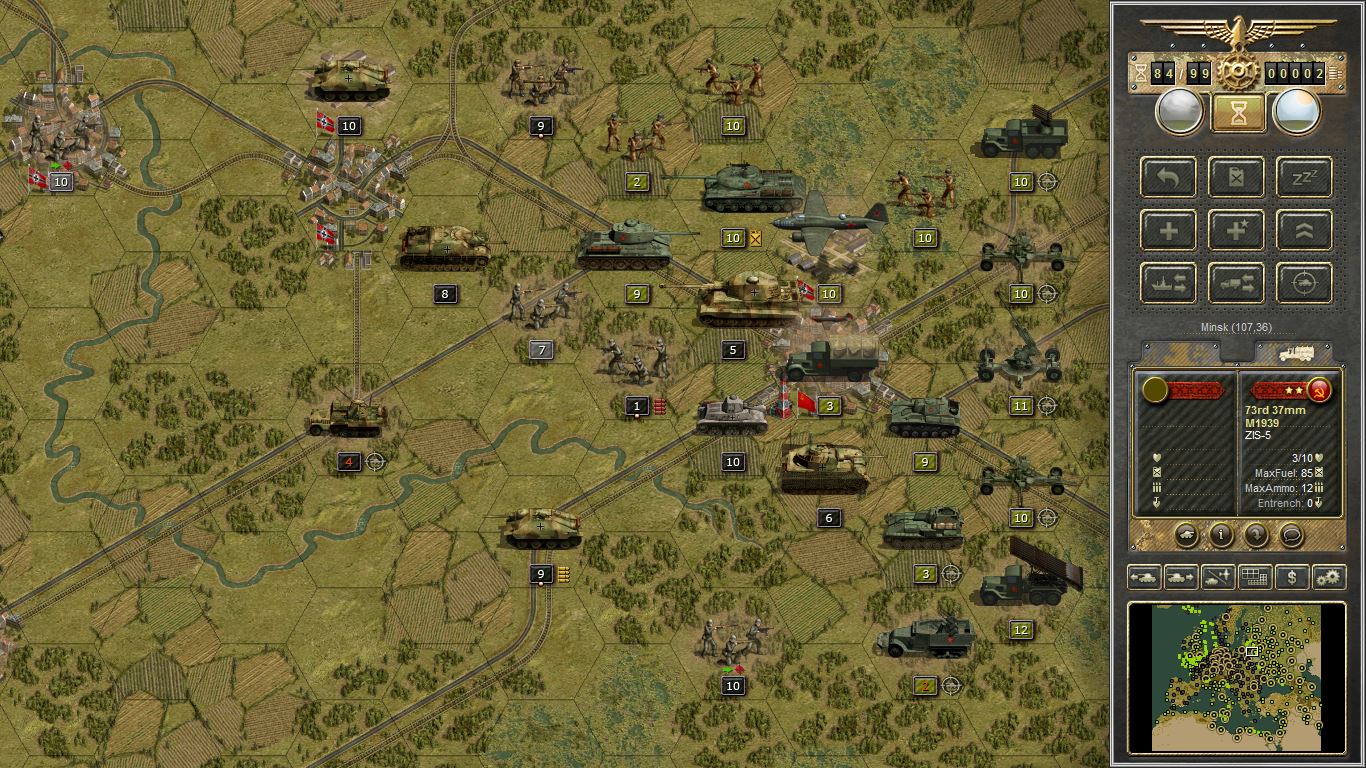Show enemy targets with the crosshair icon
Viewport: 1366px width, 768px height.
(1302, 282)
